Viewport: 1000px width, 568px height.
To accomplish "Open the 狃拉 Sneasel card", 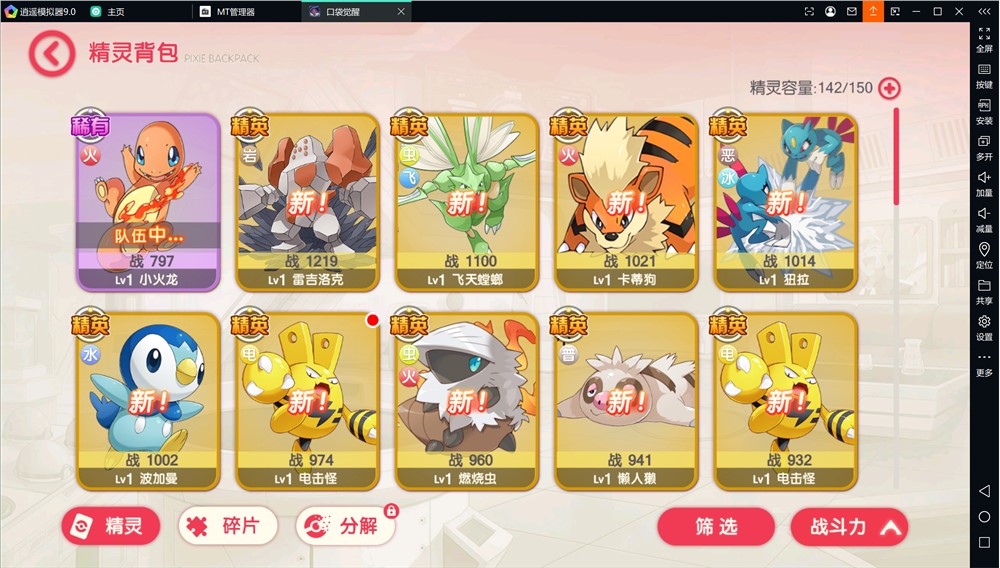I will coord(786,200).
